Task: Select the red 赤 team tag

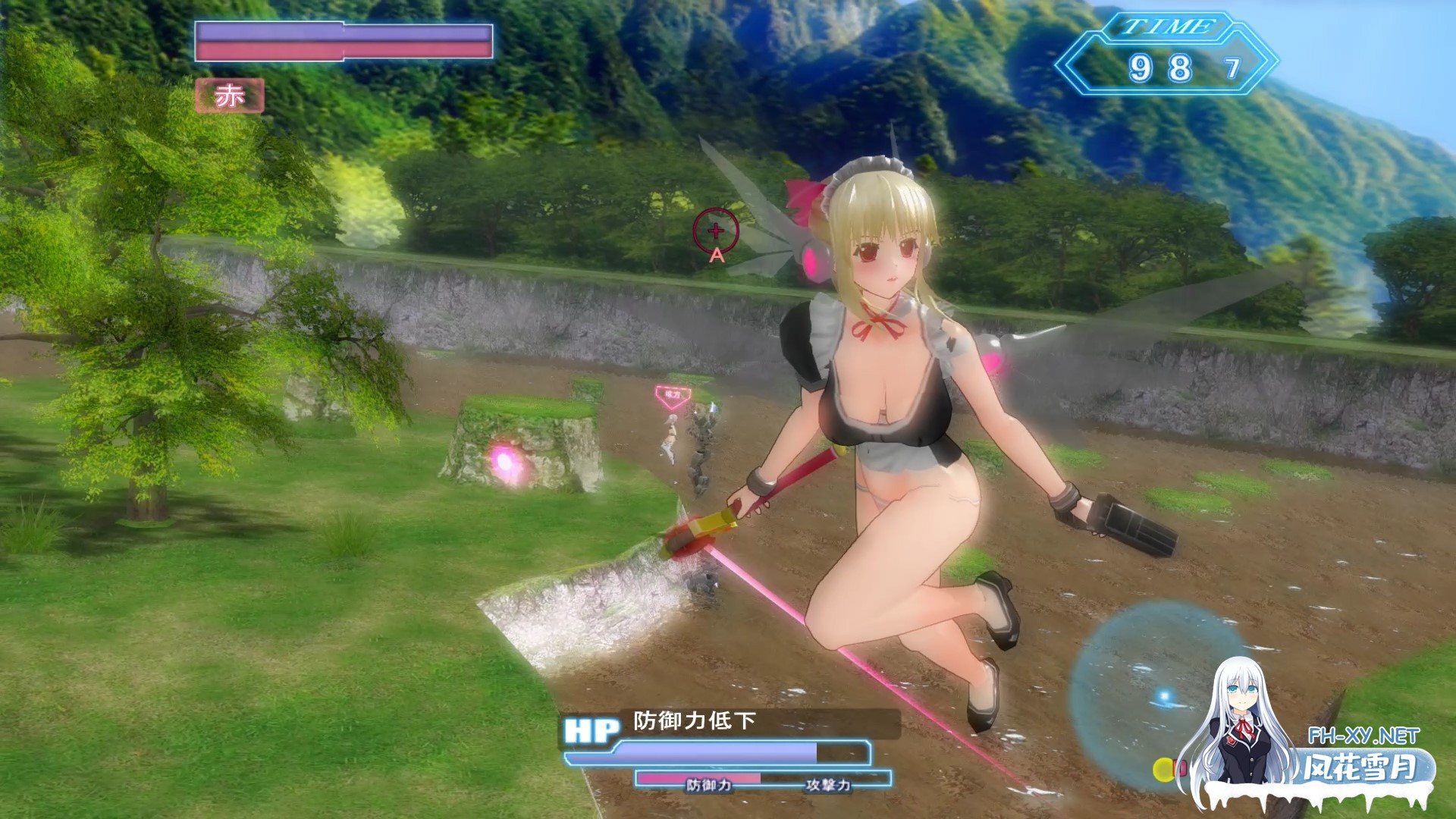Action: pos(229,96)
